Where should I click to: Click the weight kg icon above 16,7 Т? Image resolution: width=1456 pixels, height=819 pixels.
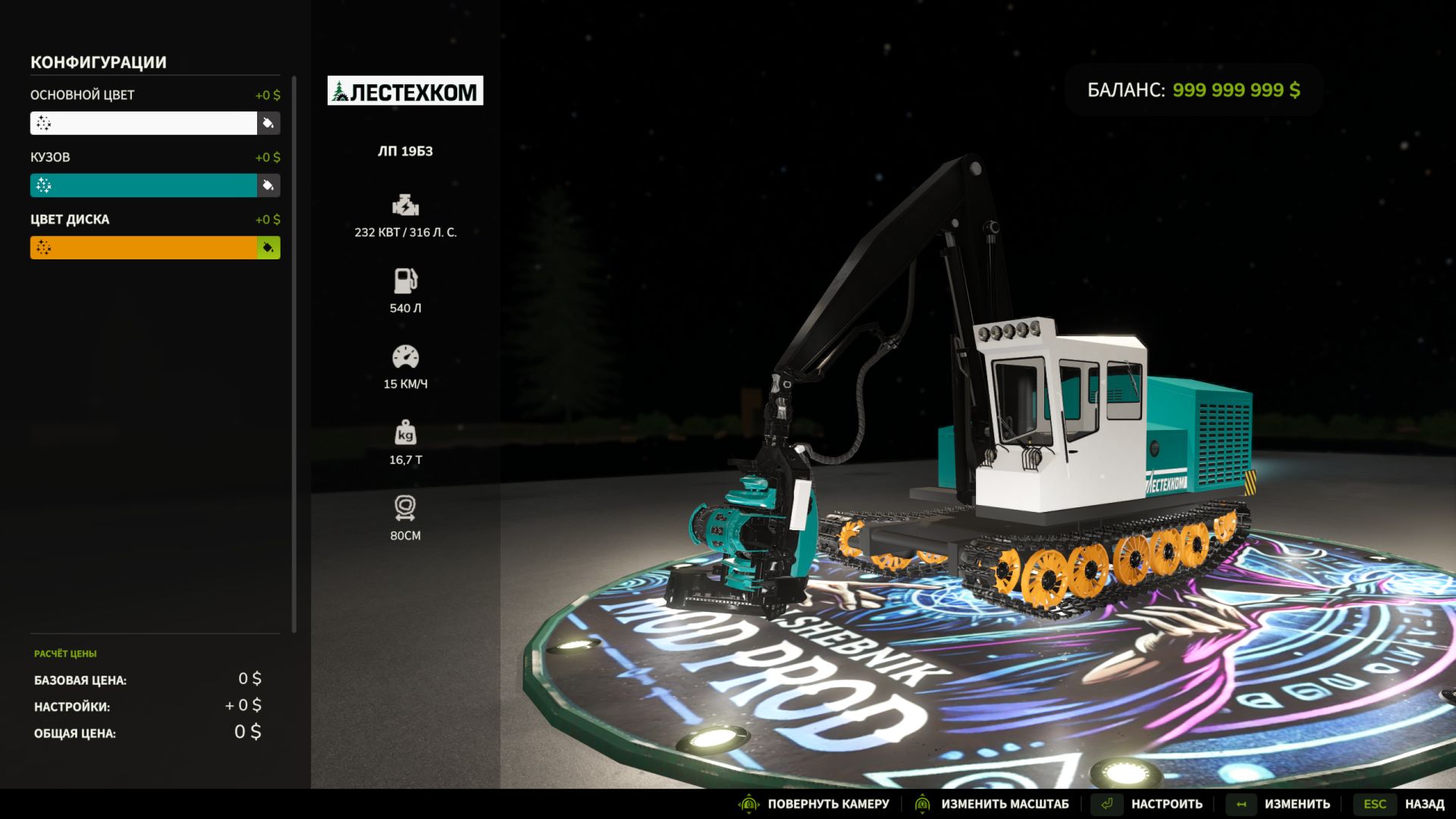coord(406,433)
